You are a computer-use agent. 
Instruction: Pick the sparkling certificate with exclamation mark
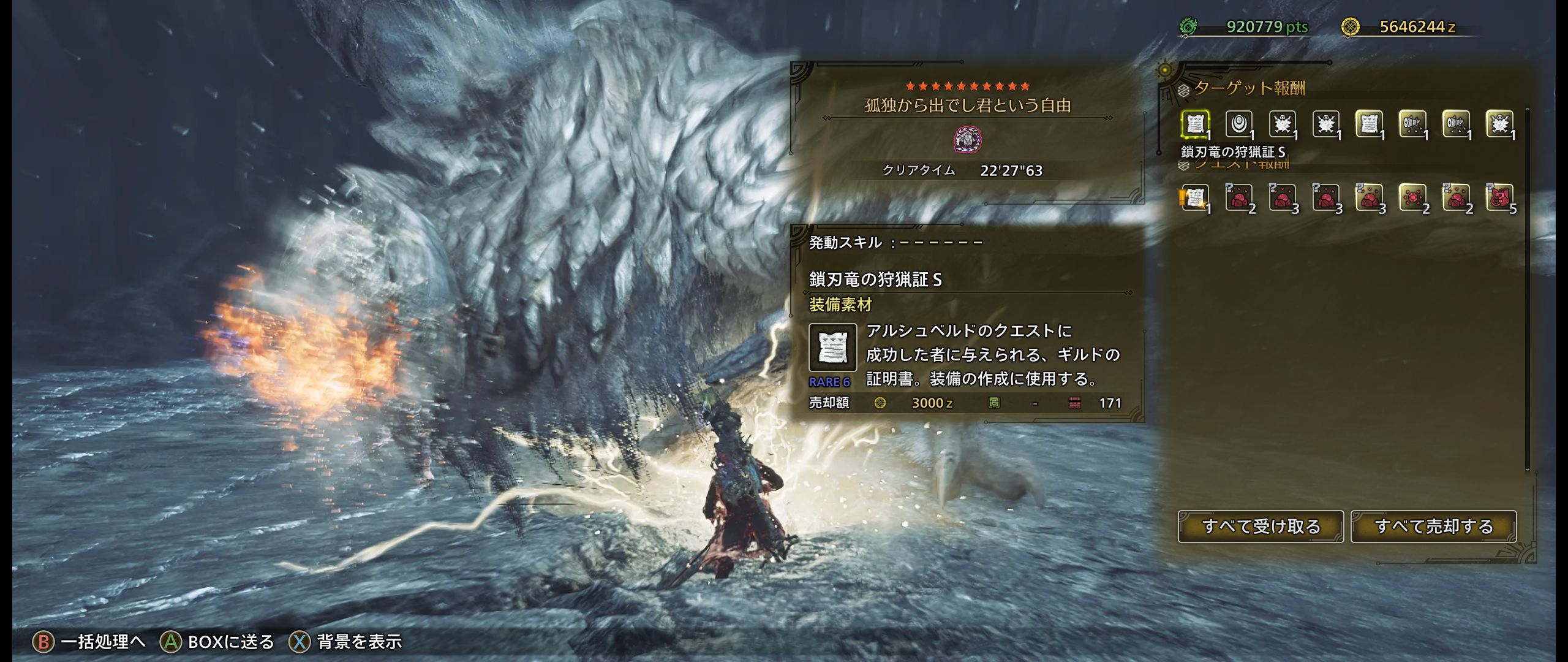(x=1194, y=198)
